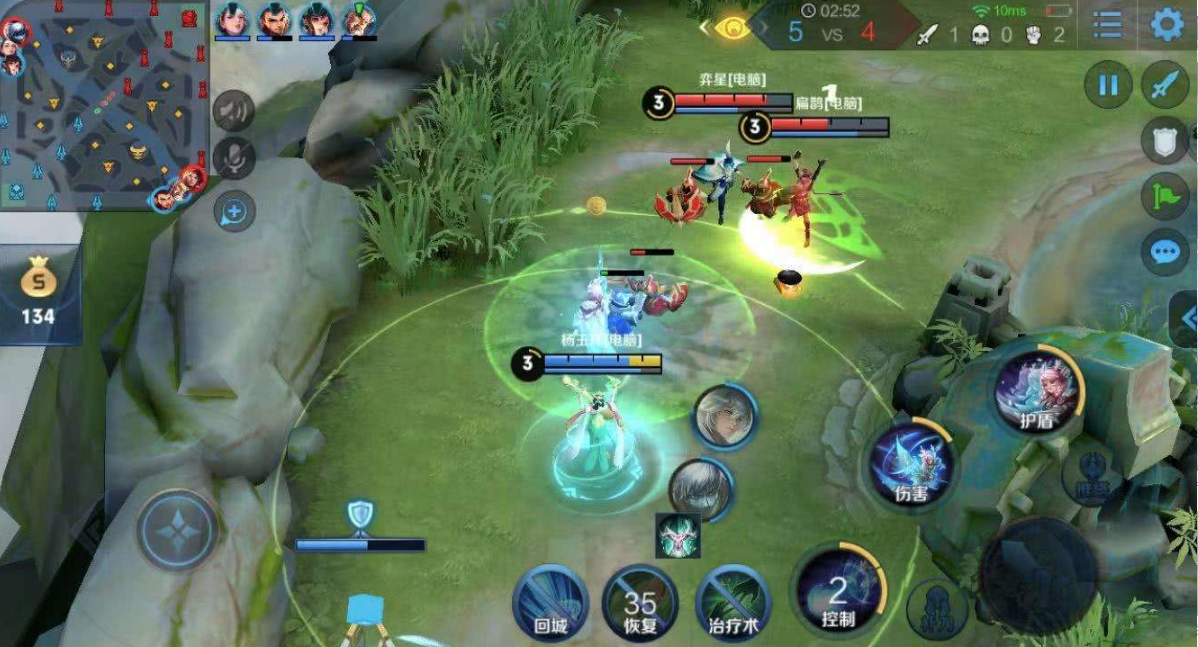The width and height of the screenshot is (1198, 647).
Task: Send the blue sword attack signal
Action: click(x=1165, y=85)
